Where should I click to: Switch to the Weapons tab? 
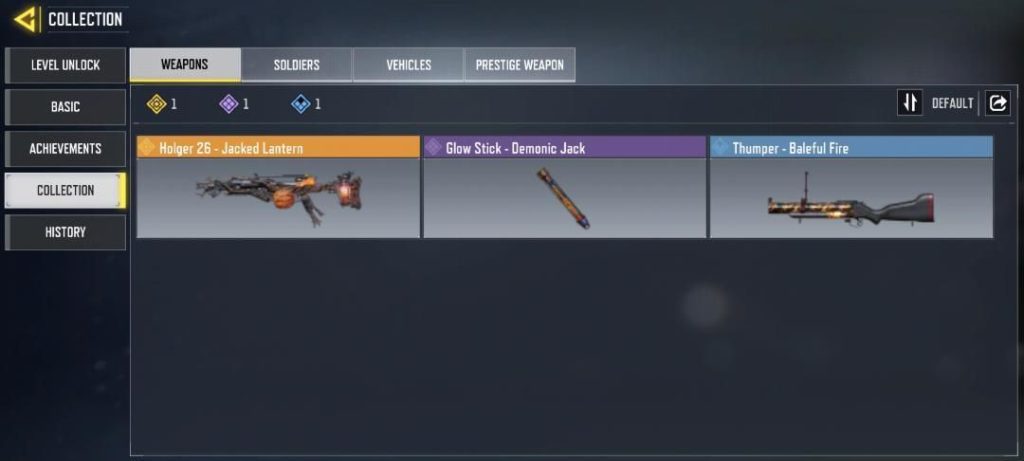[185, 65]
